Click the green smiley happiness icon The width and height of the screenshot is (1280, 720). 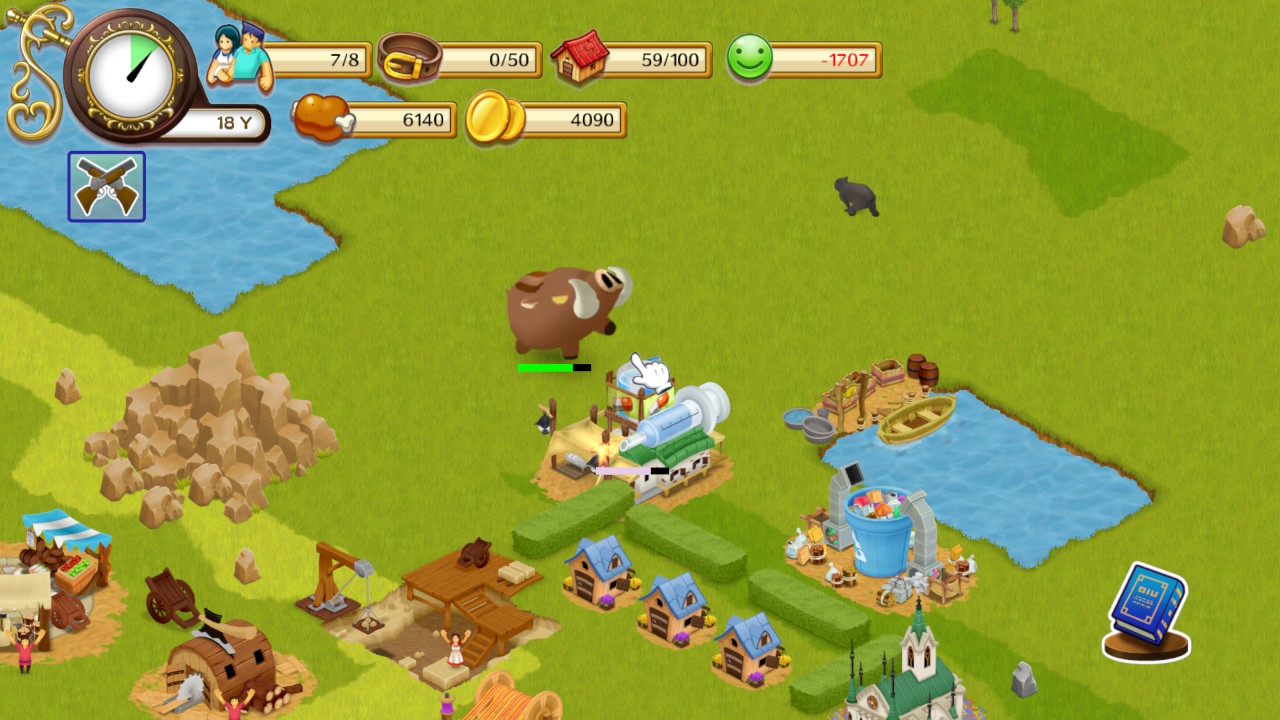pyautogui.click(x=750, y=58)
